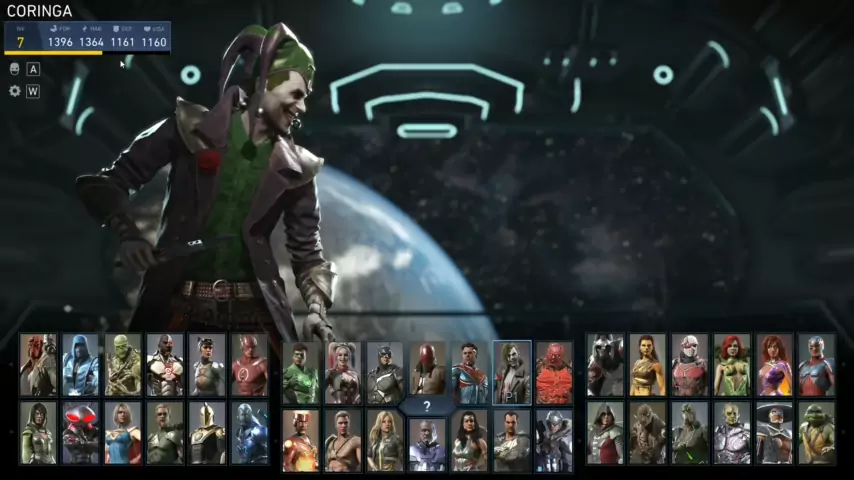Image resolution: width=854 pixels, height=480 pixels.
Task: Select the Joker character portrait
Action: pyautogui.click(x=511, y=373)
